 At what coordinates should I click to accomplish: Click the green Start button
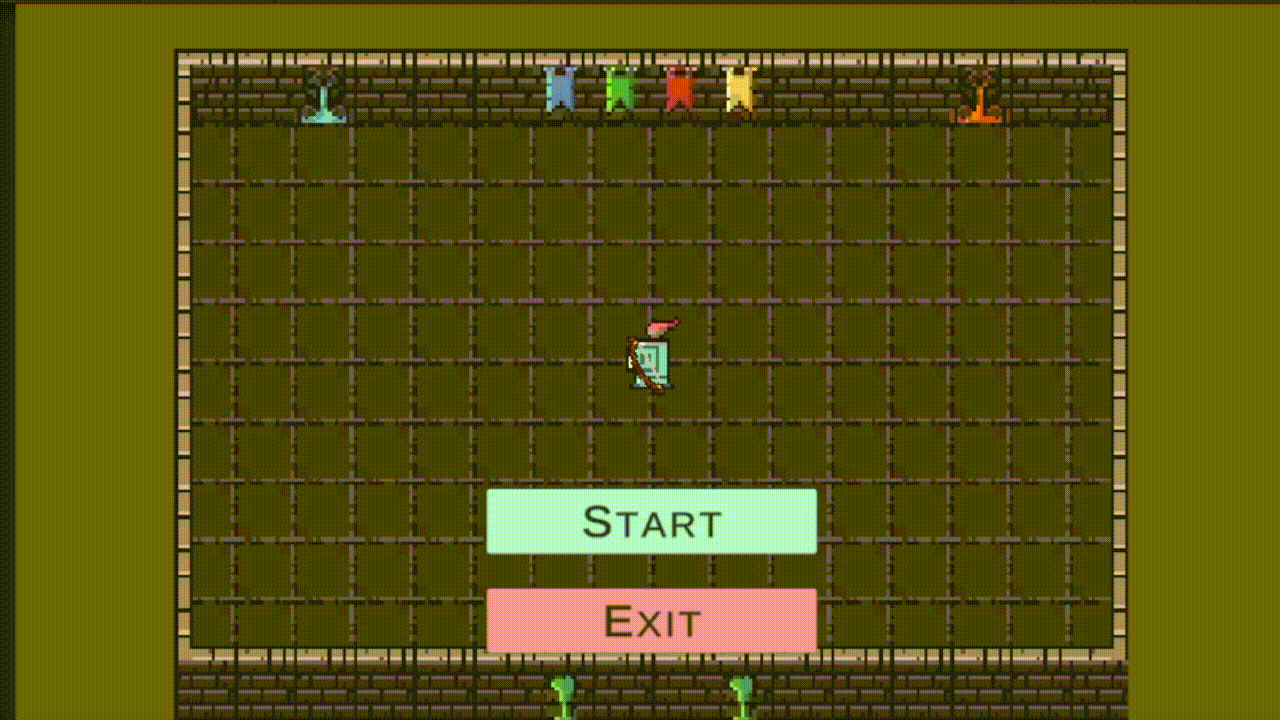point(651,521)
